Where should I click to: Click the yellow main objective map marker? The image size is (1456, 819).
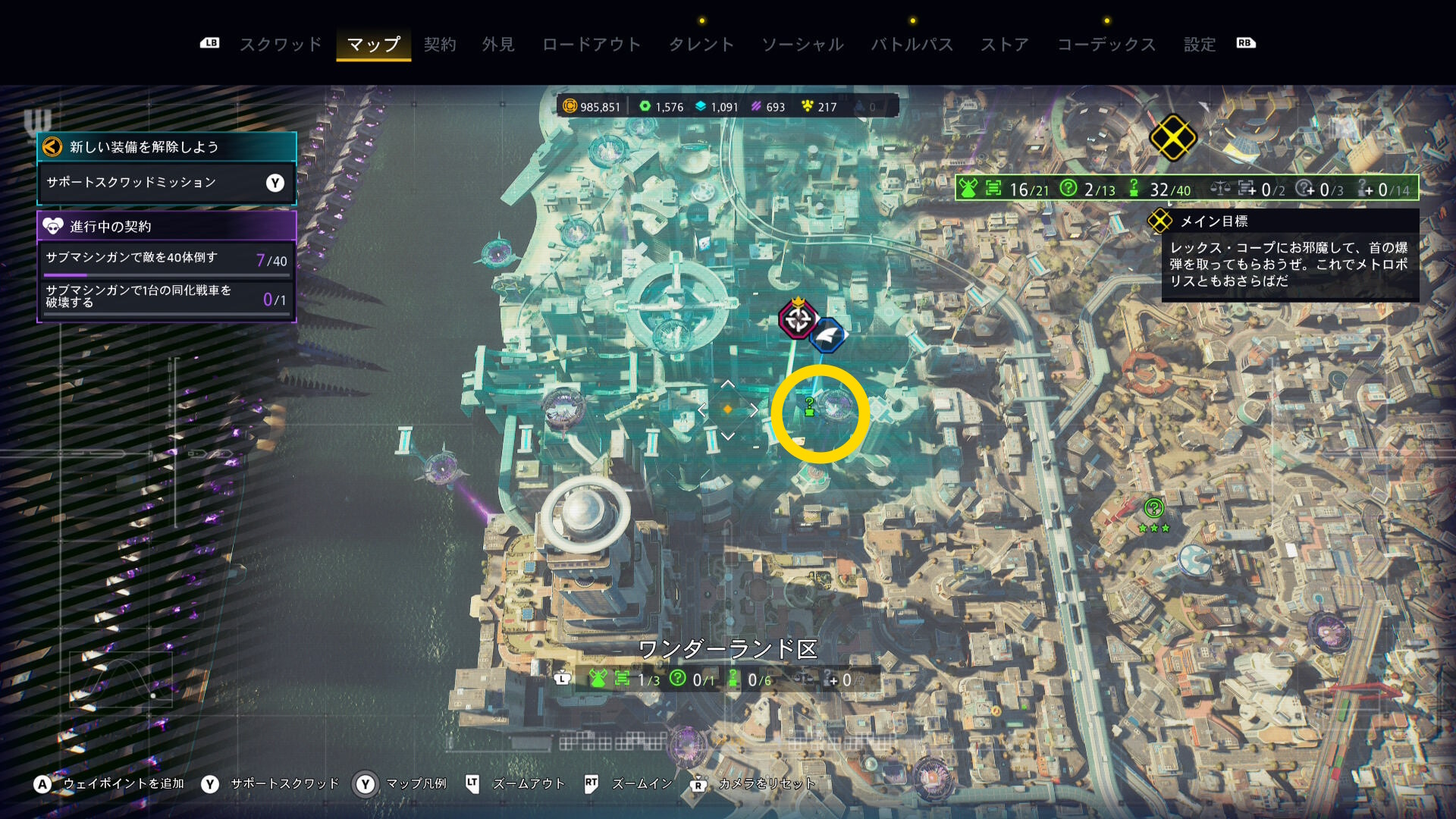(x=1172, y=137)
